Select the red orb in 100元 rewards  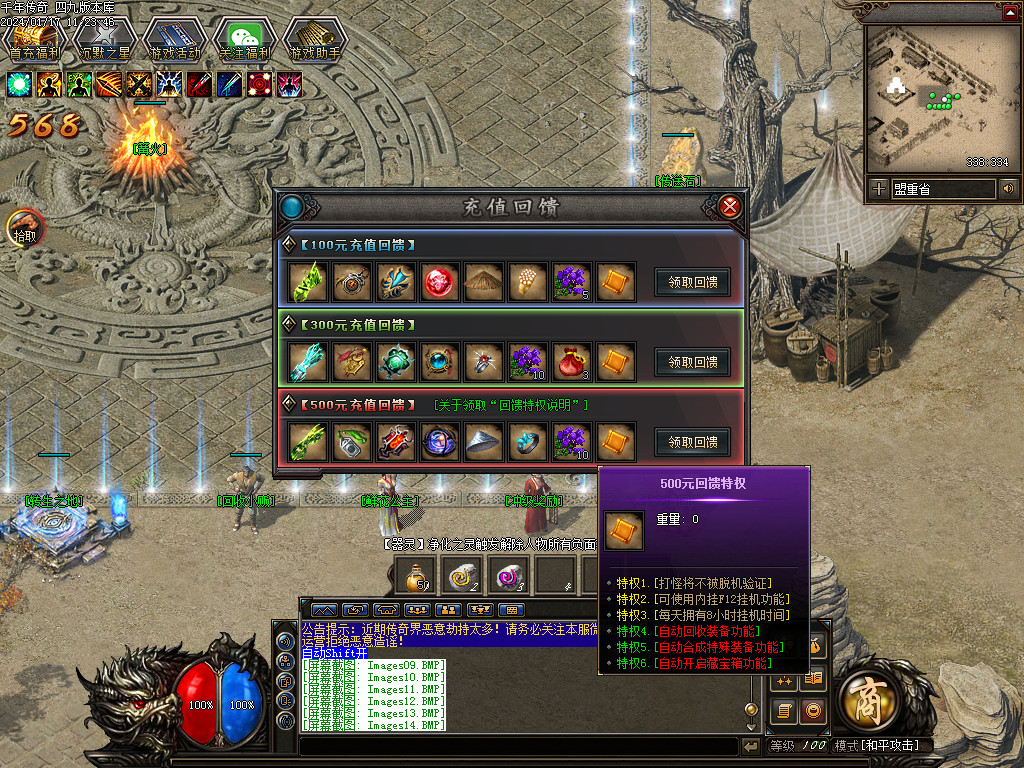click(x=439, y=282)
